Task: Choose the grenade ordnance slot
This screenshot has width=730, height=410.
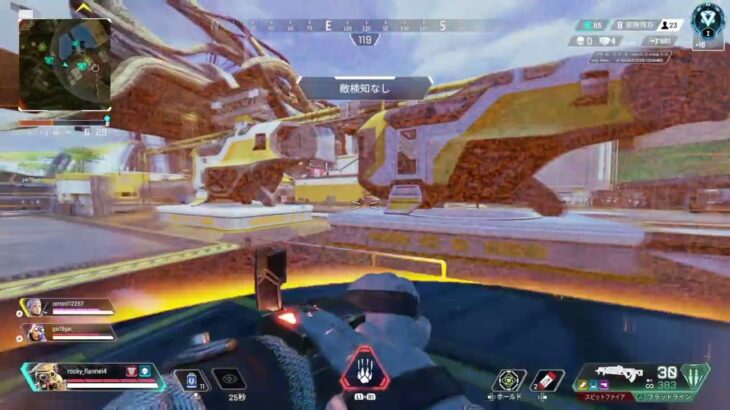Action: (547, 380)
